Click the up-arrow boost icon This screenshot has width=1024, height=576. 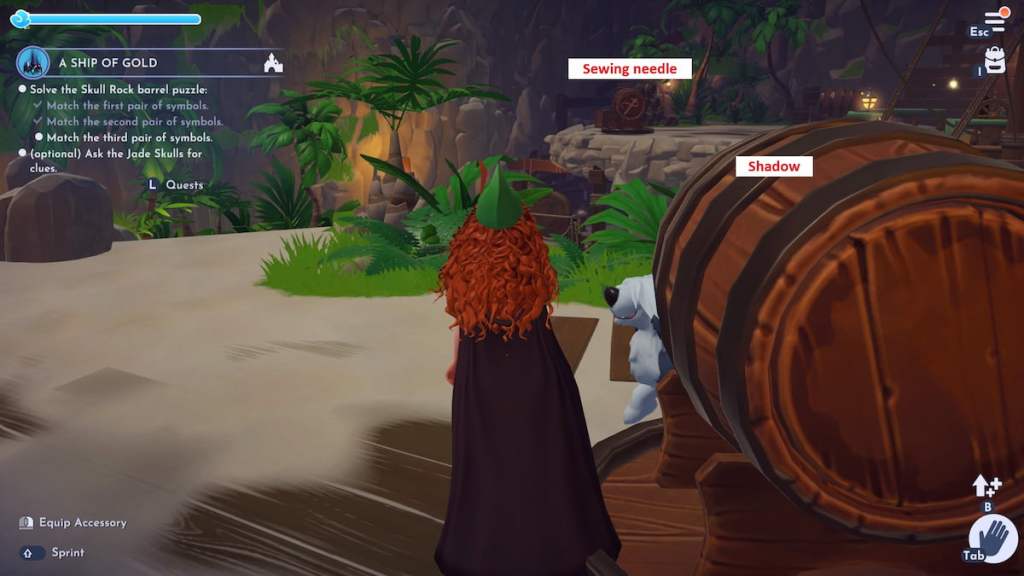pyautogui.click(x=986, y=486)
